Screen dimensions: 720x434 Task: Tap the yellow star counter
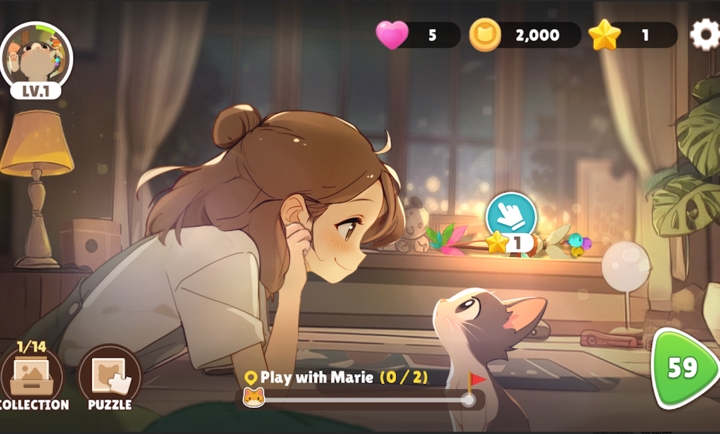click(x=631, y=35)
